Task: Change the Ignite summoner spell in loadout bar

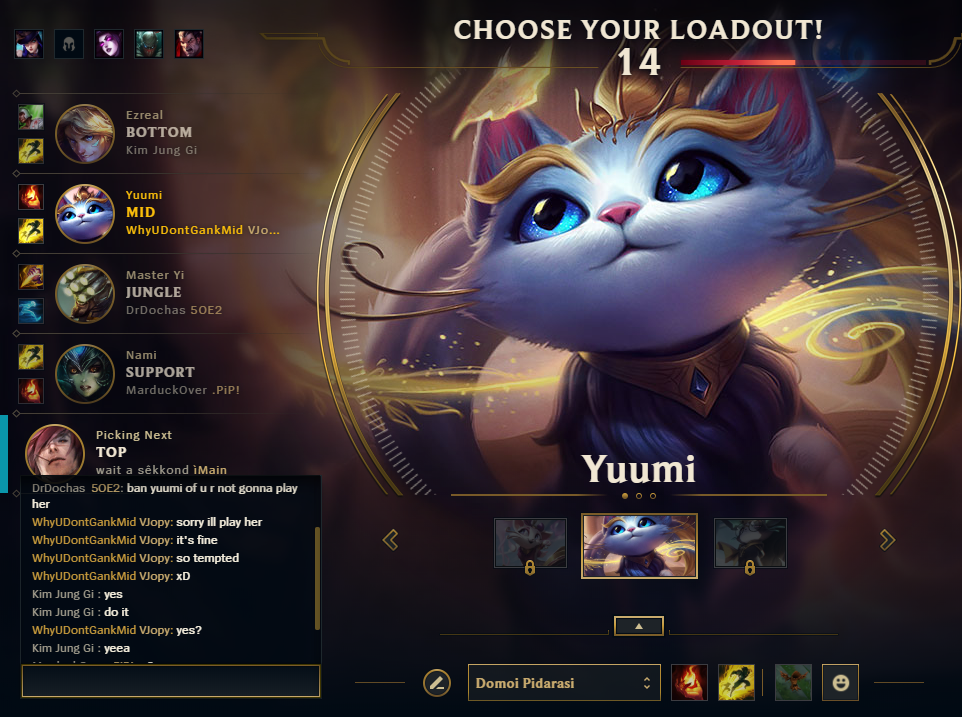Action: pyautogui.click(x=689, y=683)
